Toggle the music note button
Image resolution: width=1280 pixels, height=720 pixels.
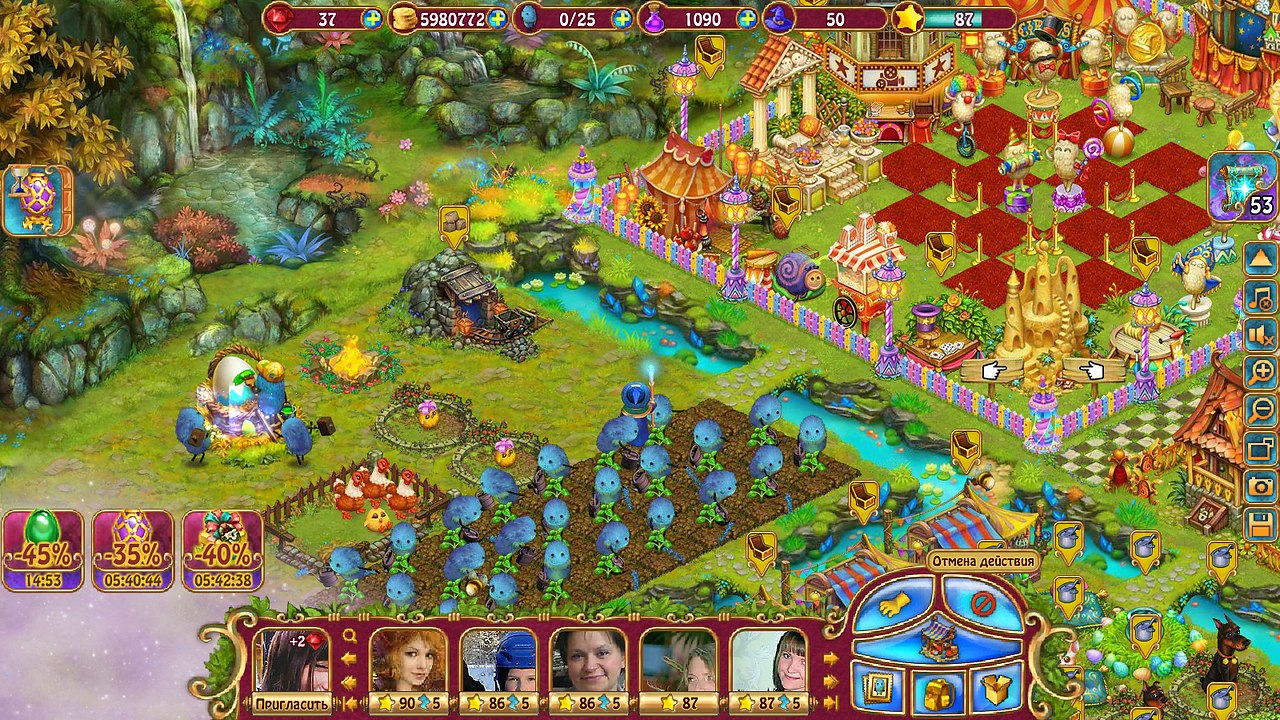tap(1261, 296)
